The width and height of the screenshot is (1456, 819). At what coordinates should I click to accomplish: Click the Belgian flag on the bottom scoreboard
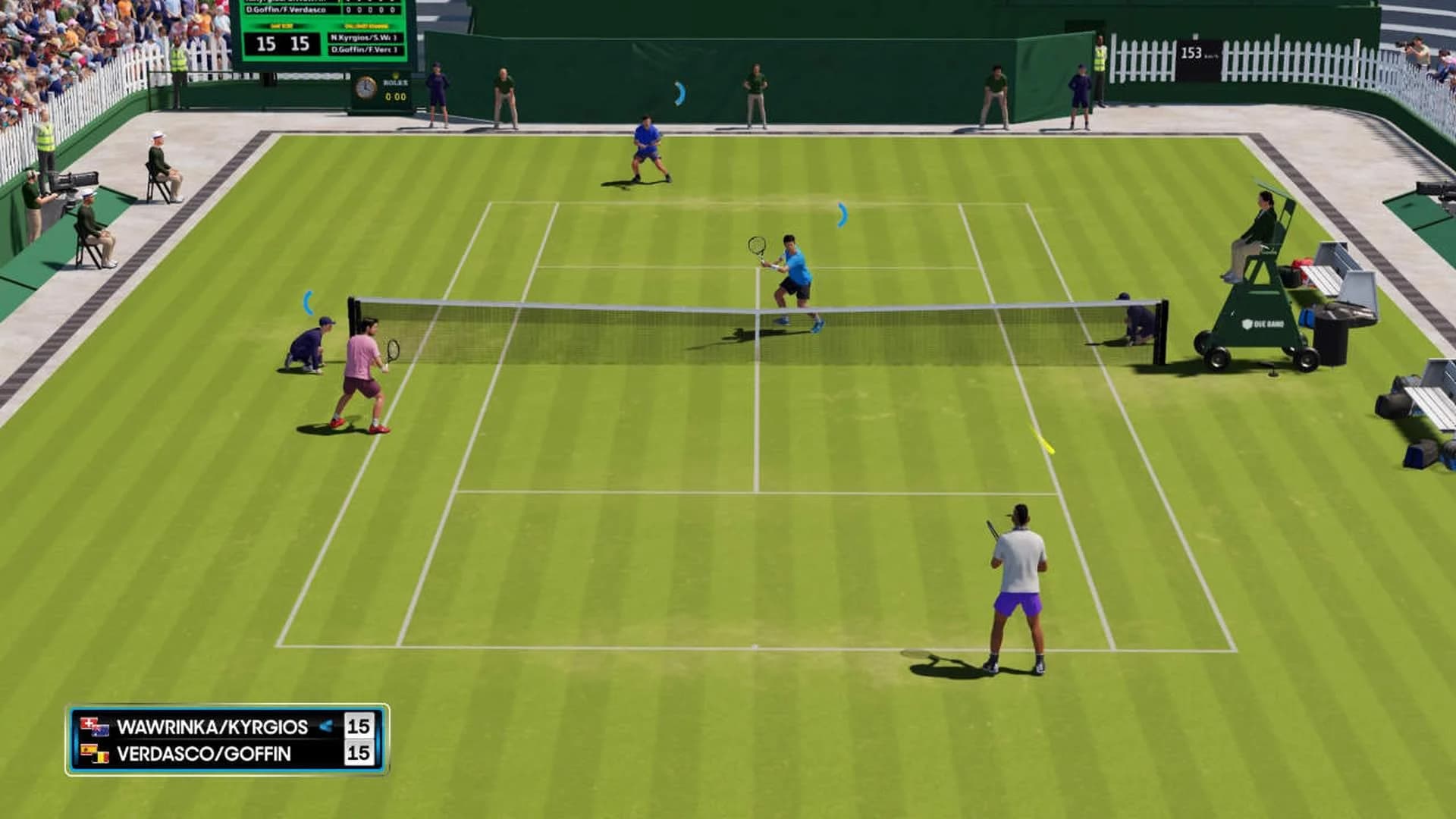[x=102, y=758]
